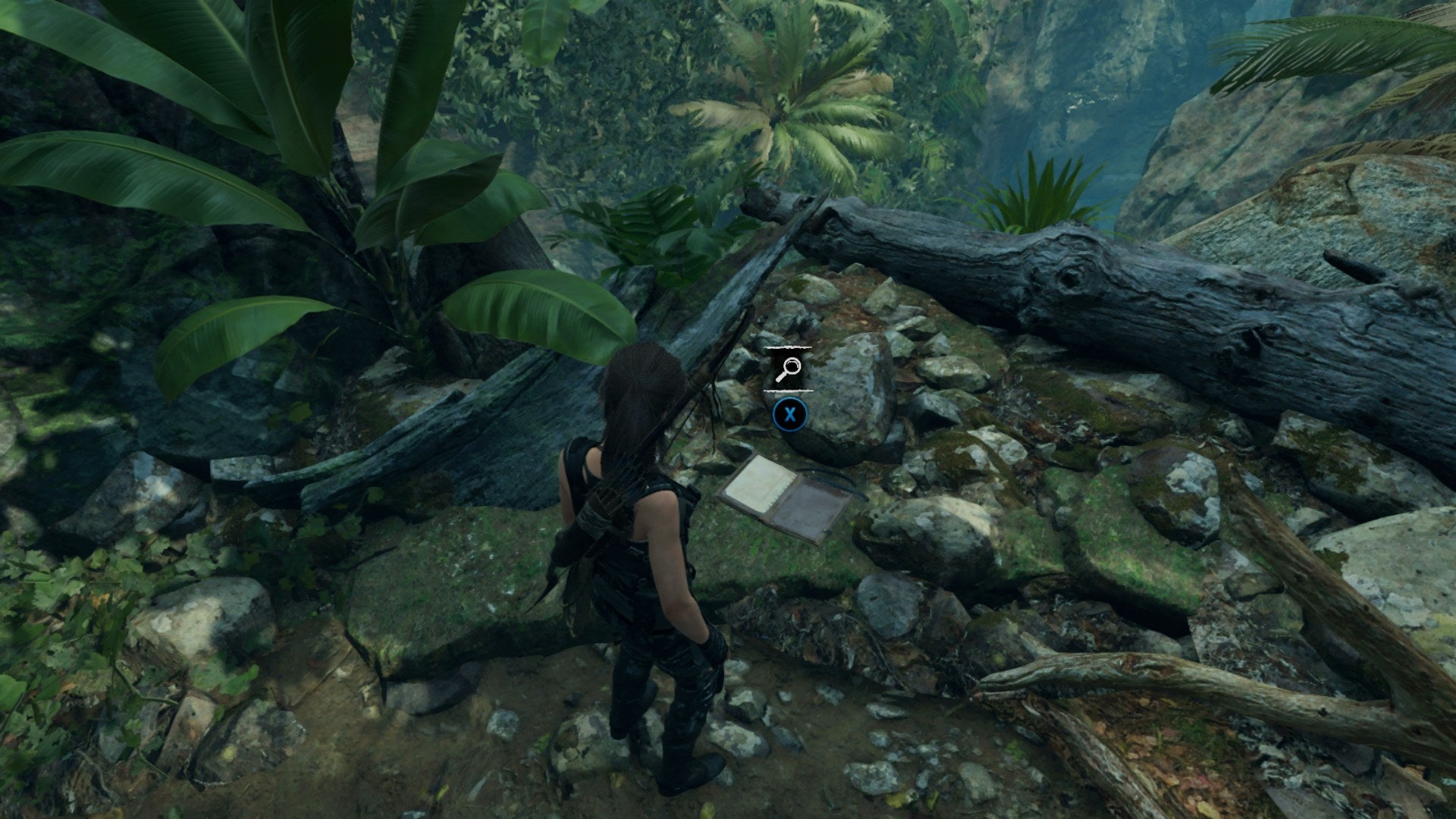Click the torn-paper line below the magnifier
1456x819 pixels.
coord(789,391)
